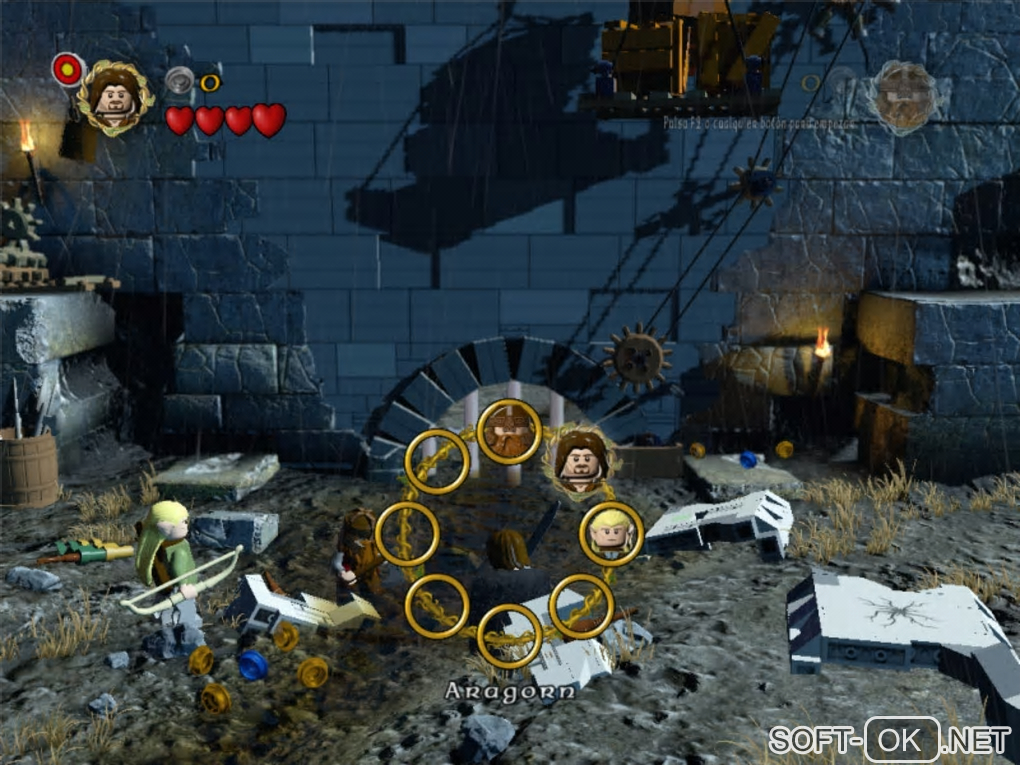This screenshot has width=1020, height=765.
Task: Click the faded player two portrait
Action: point(903,96)
